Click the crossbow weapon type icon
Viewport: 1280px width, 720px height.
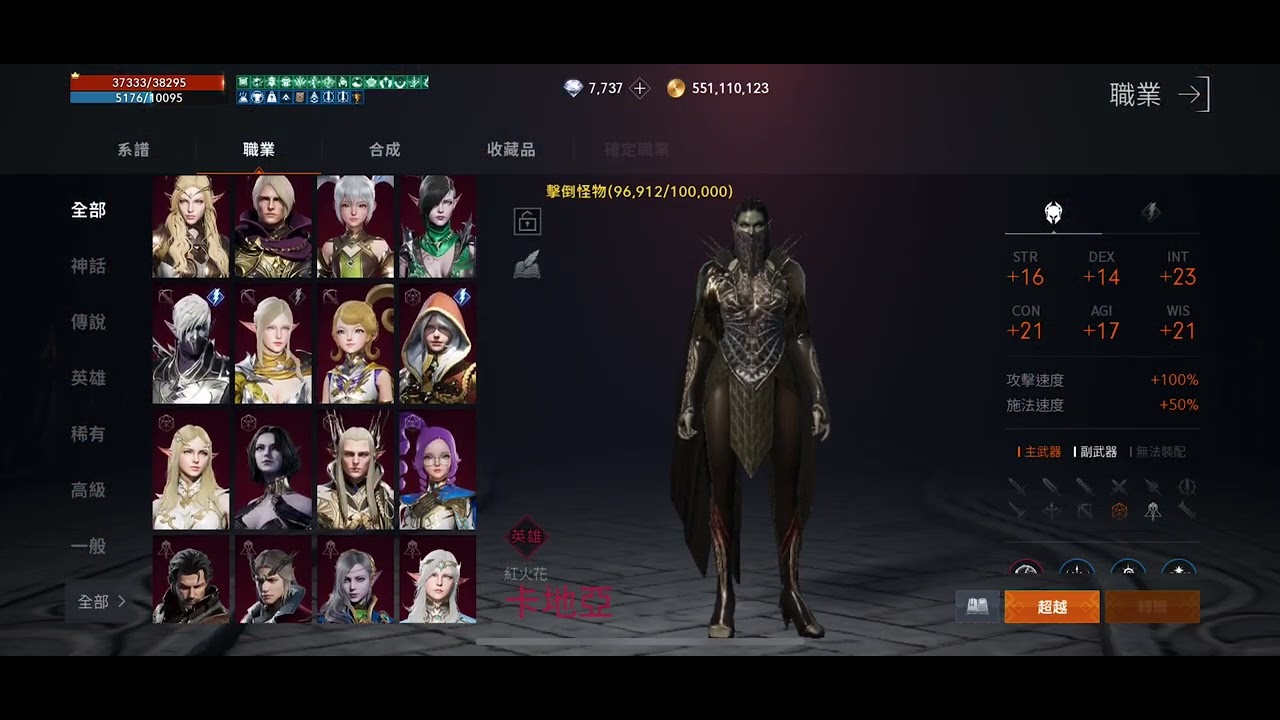1083,511
